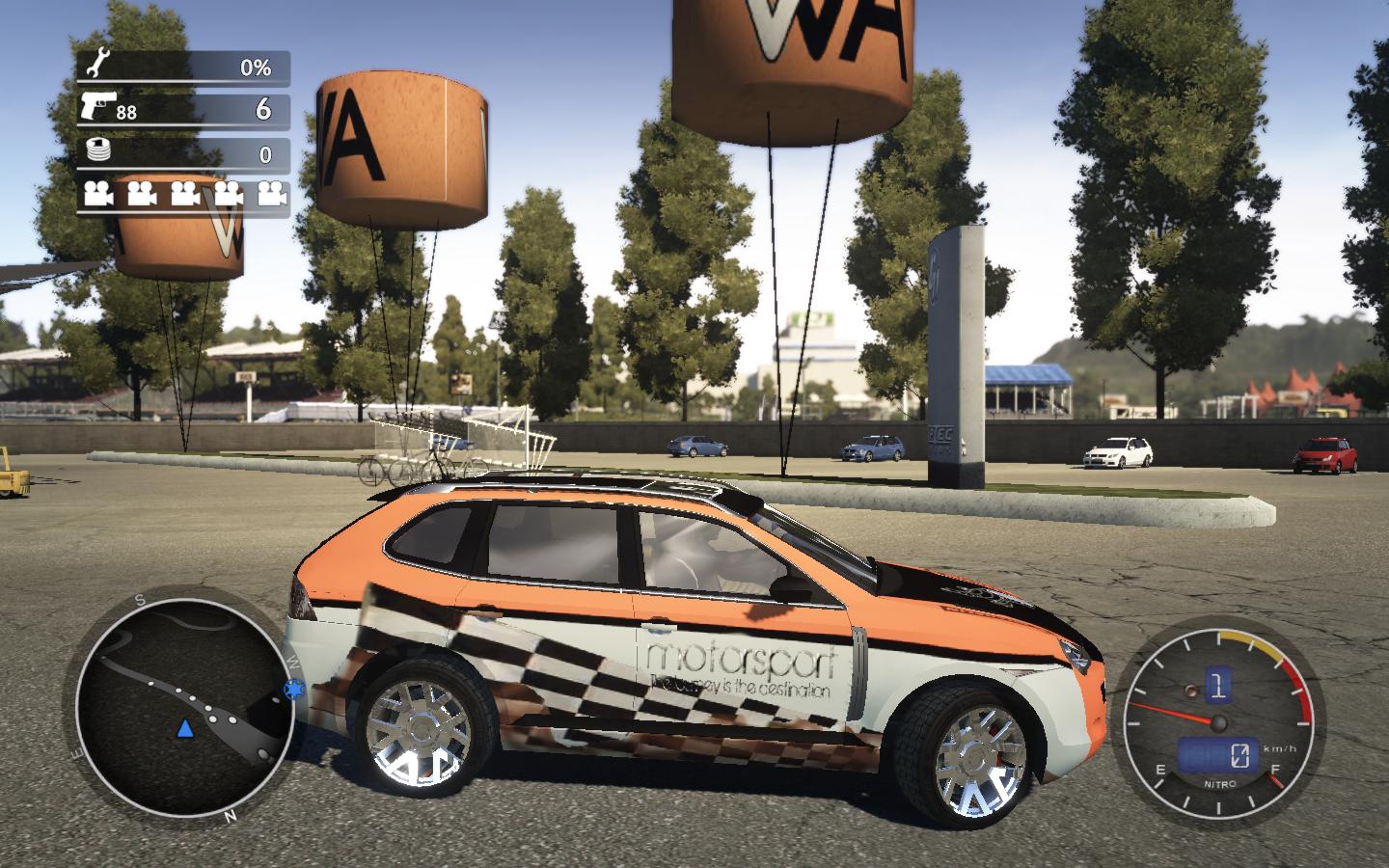Select the coin stack icon
Viewport: 1389px width, 868px height.
pos(95,151)
